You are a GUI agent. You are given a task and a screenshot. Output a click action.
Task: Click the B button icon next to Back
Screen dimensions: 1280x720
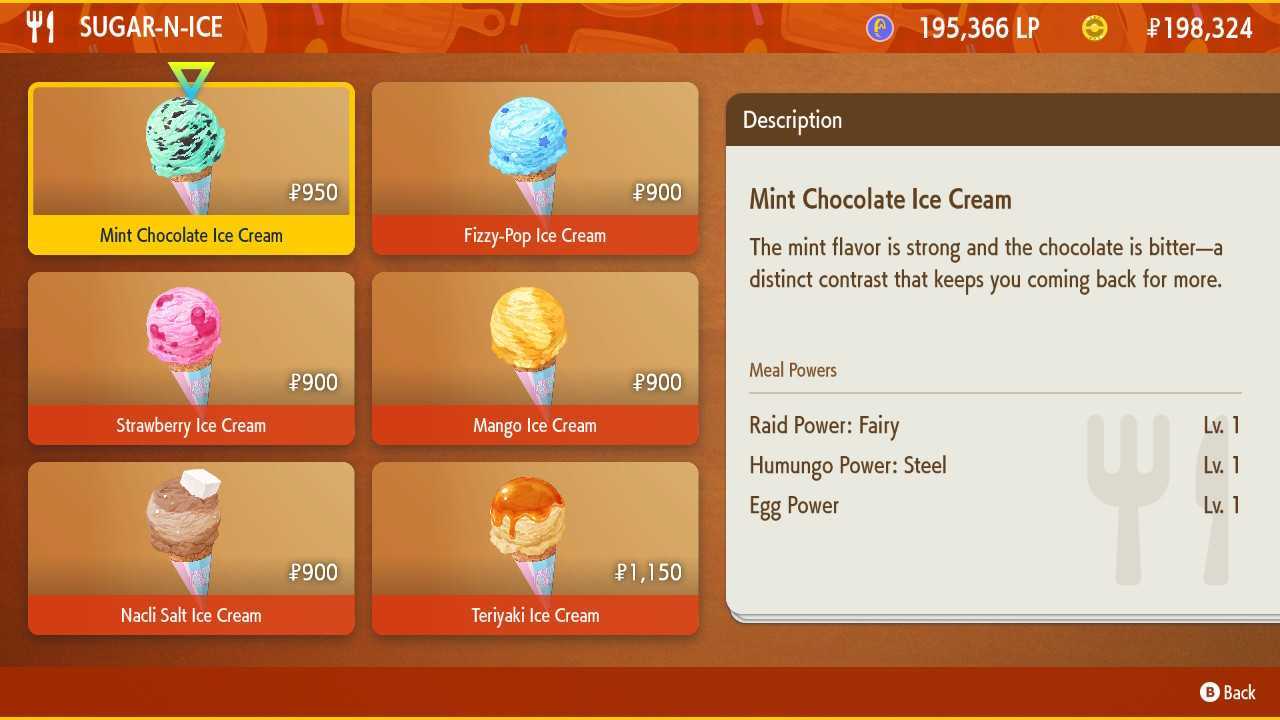pyautogui.click(x=1210, y=692)
